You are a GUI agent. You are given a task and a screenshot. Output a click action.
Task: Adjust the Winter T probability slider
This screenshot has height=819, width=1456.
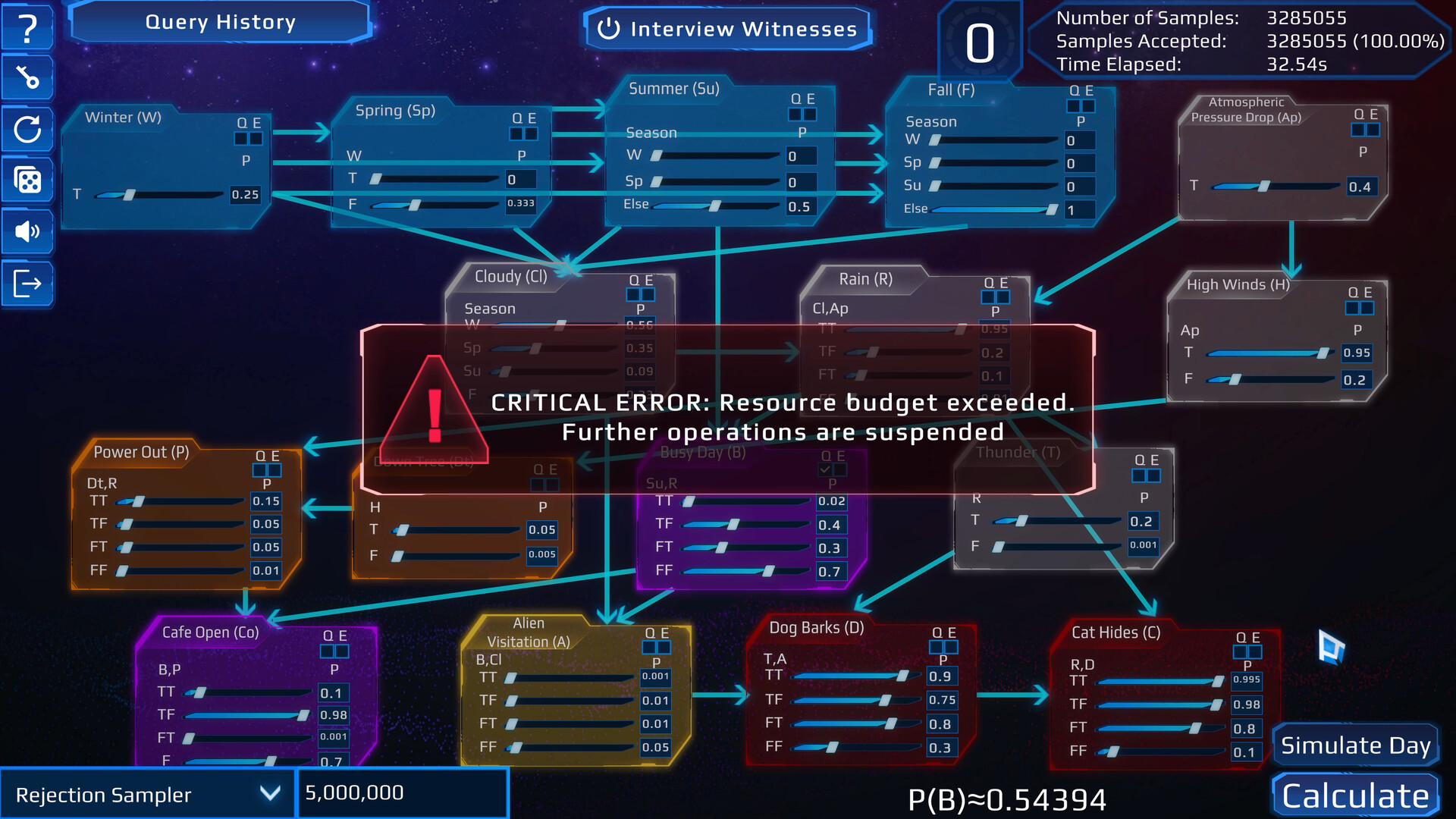point(130,195)
